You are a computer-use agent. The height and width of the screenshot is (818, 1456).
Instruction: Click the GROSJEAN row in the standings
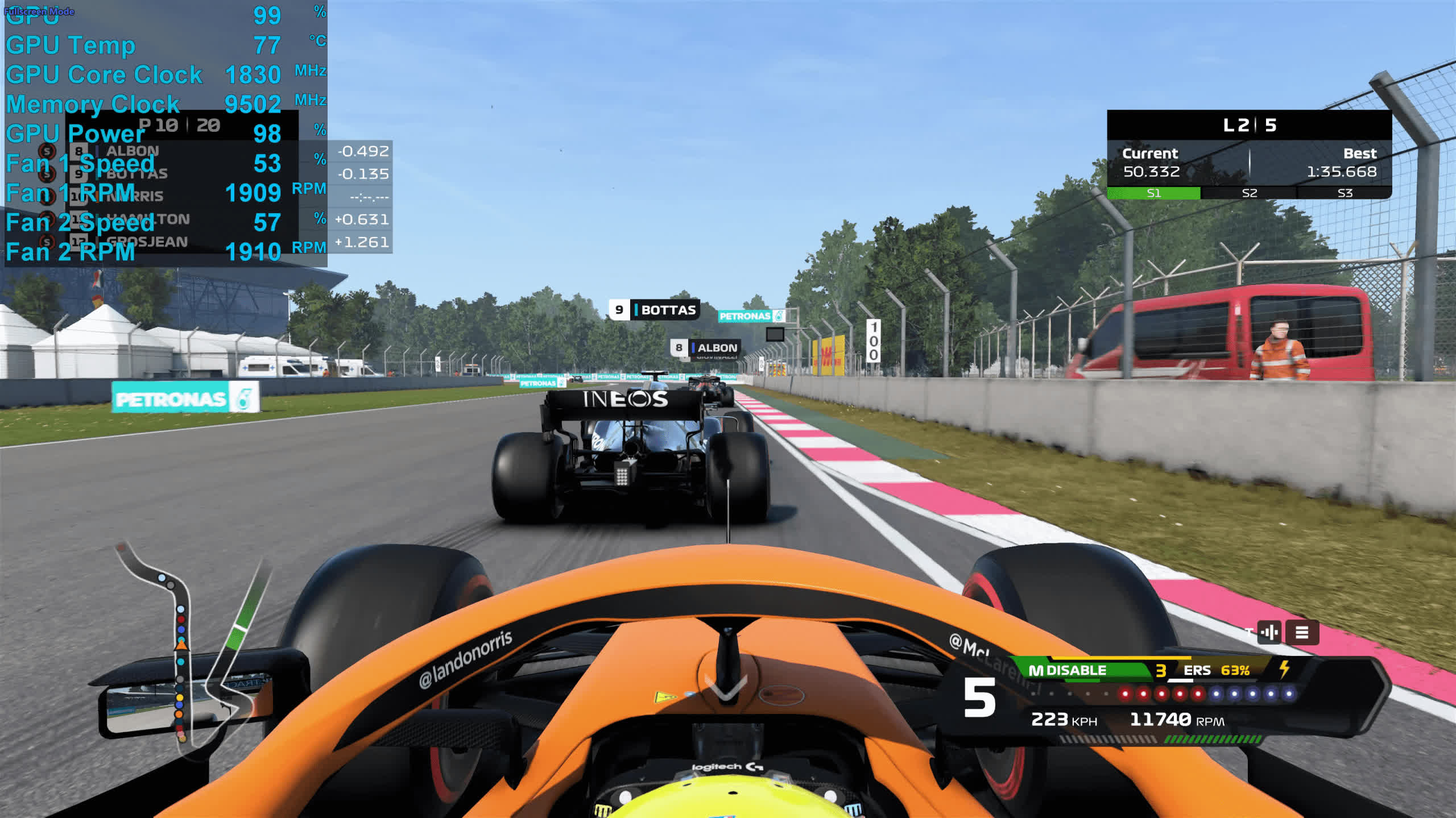(x=171, y=242)
